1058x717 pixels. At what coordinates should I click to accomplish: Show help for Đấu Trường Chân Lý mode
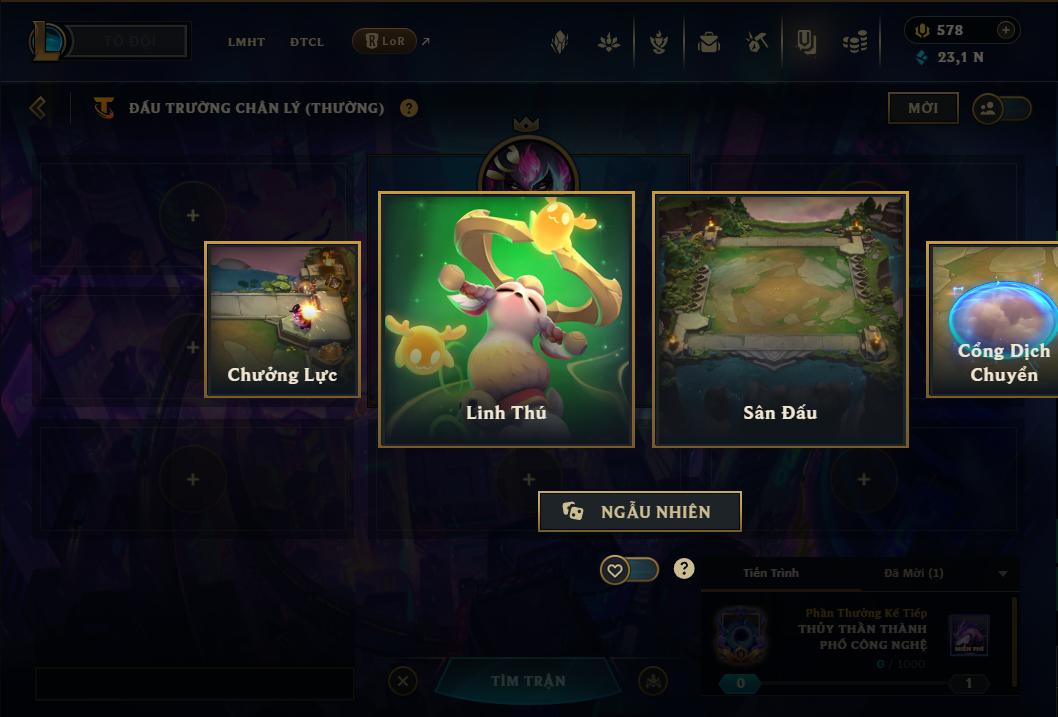pyautogui.click(x=409, y=108)
